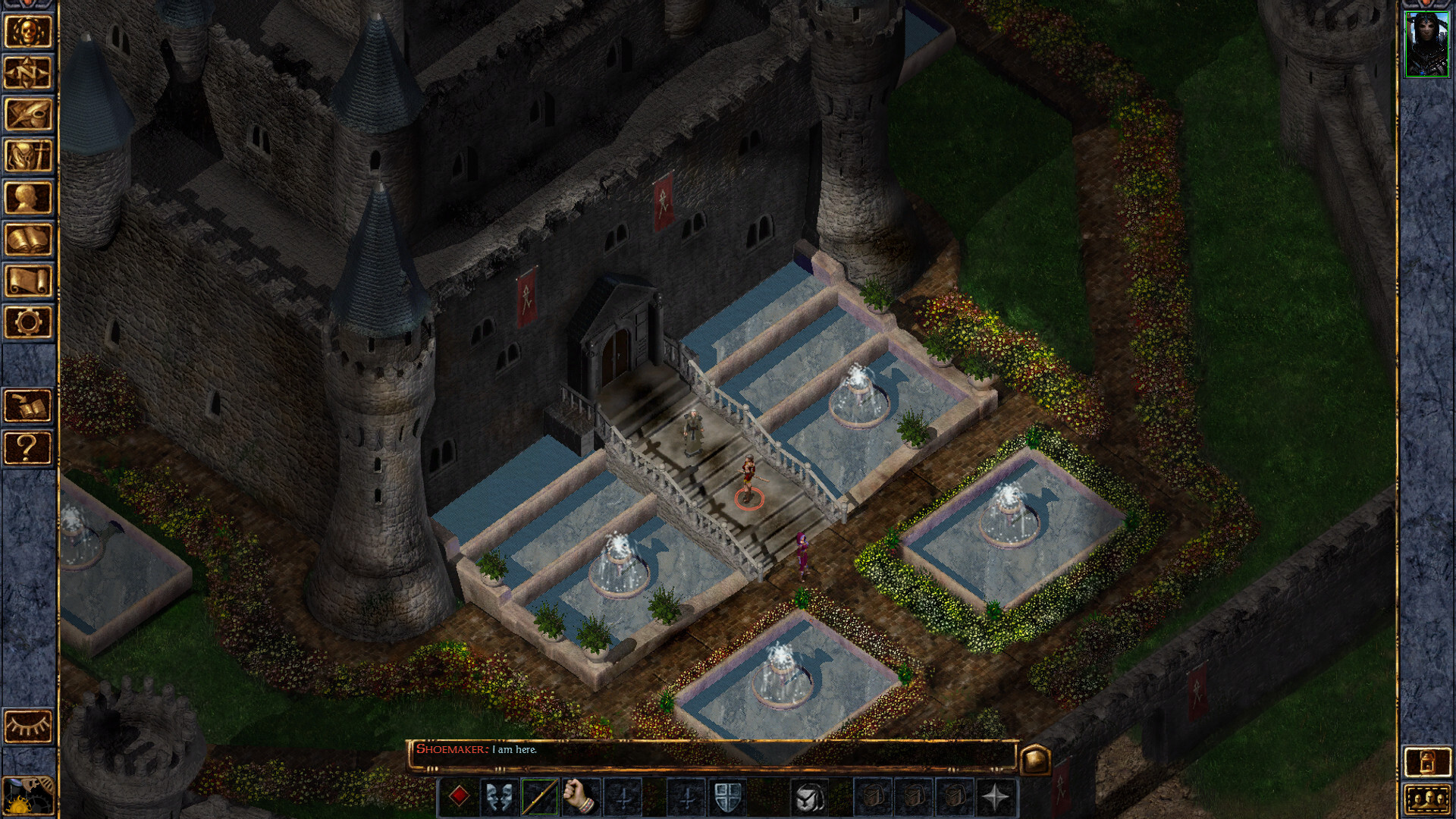Select all party members with the helmets button
The height and width of the screenshot is (819, 1456).
1426,799
